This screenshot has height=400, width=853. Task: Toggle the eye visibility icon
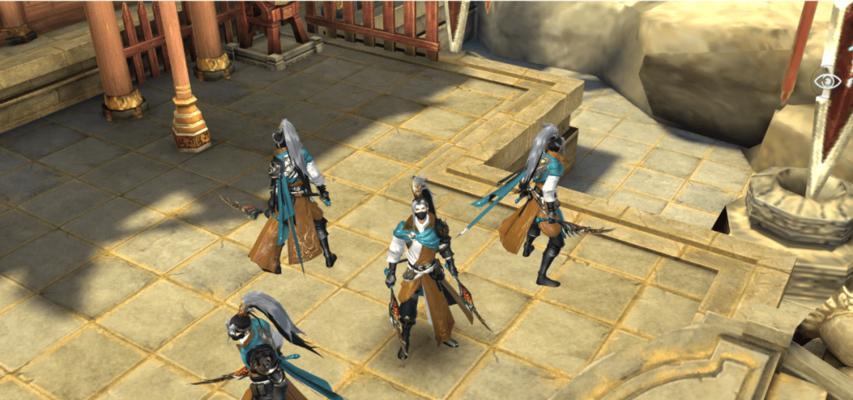coord(827,81)
